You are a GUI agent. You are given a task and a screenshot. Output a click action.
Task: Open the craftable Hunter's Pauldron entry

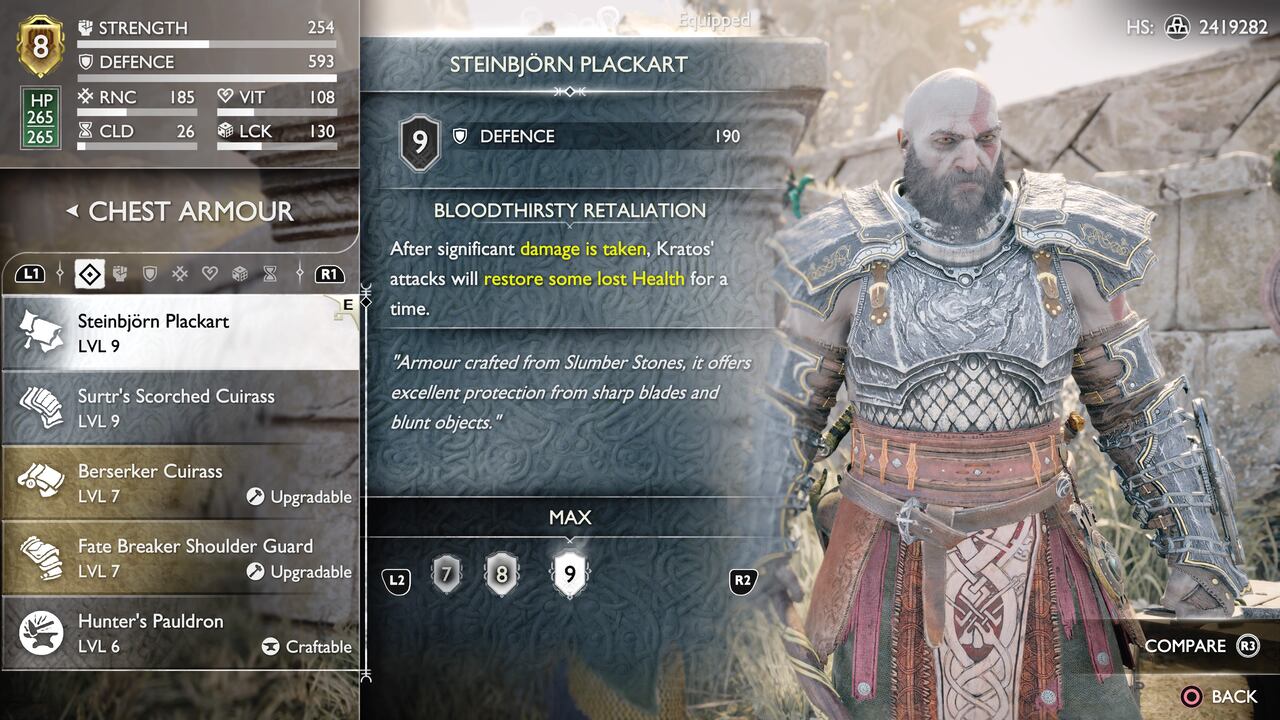coord(180,633)
